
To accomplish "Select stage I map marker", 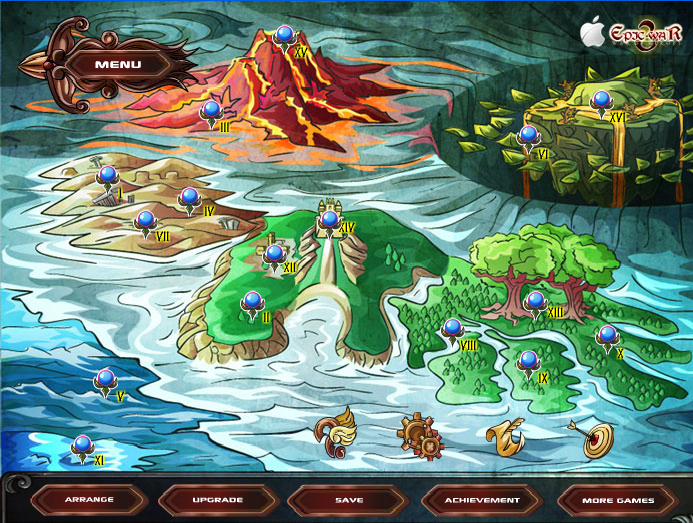I will click(x=108, y=177).
